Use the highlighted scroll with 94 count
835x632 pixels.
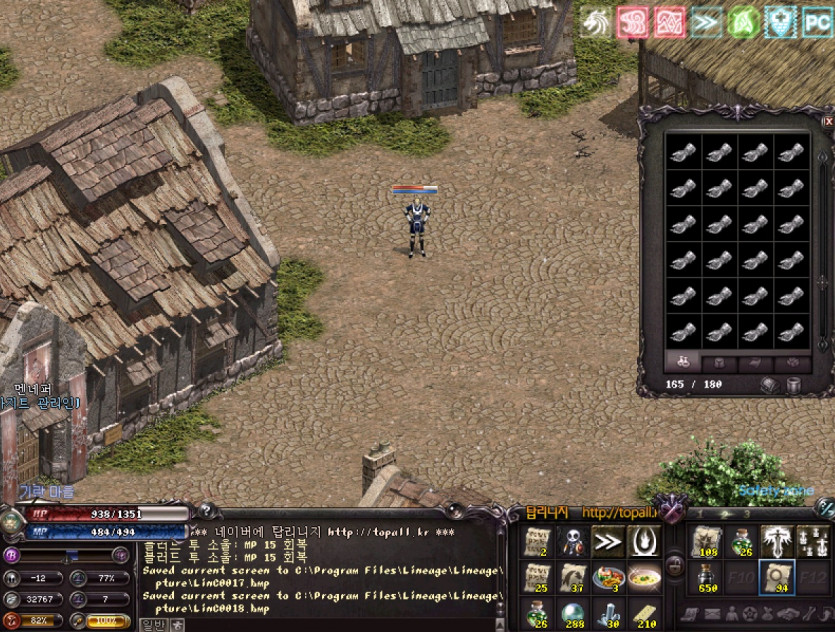(x=777, y=578)
